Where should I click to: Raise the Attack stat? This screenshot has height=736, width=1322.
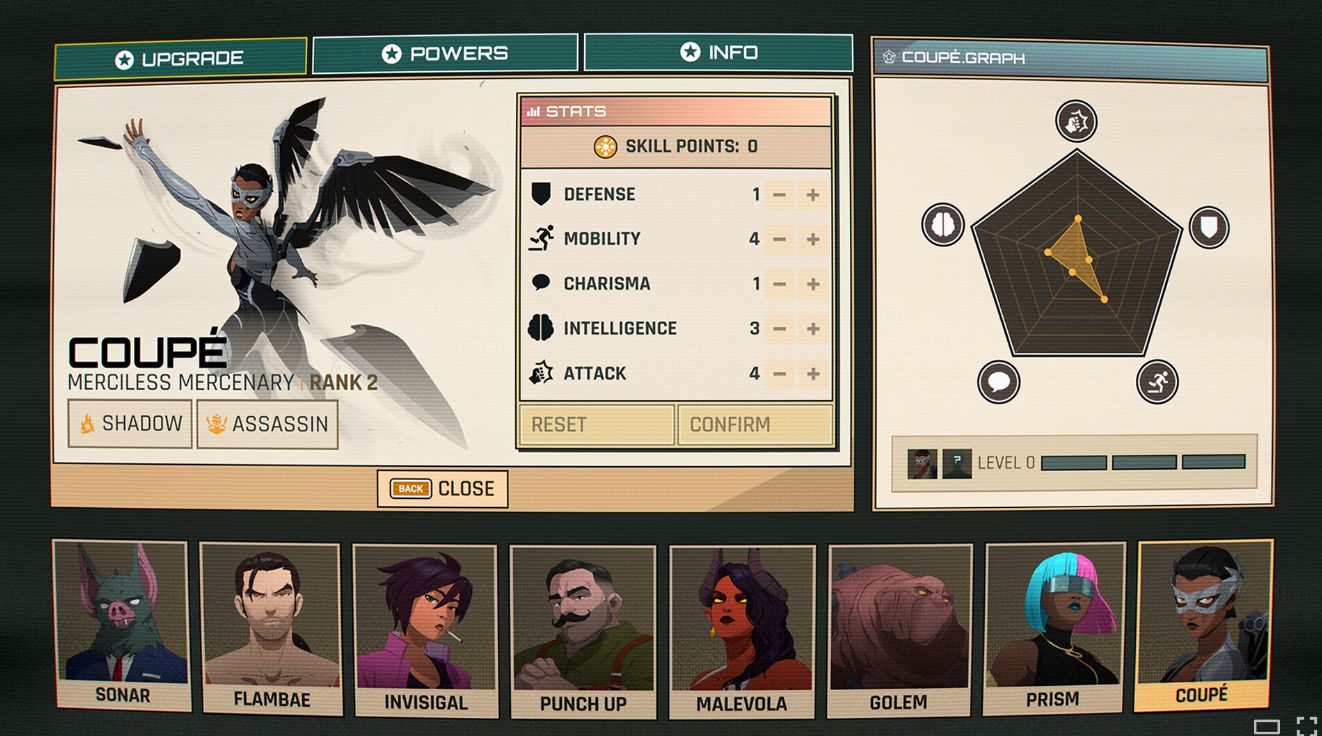click(x=813, y=374)
